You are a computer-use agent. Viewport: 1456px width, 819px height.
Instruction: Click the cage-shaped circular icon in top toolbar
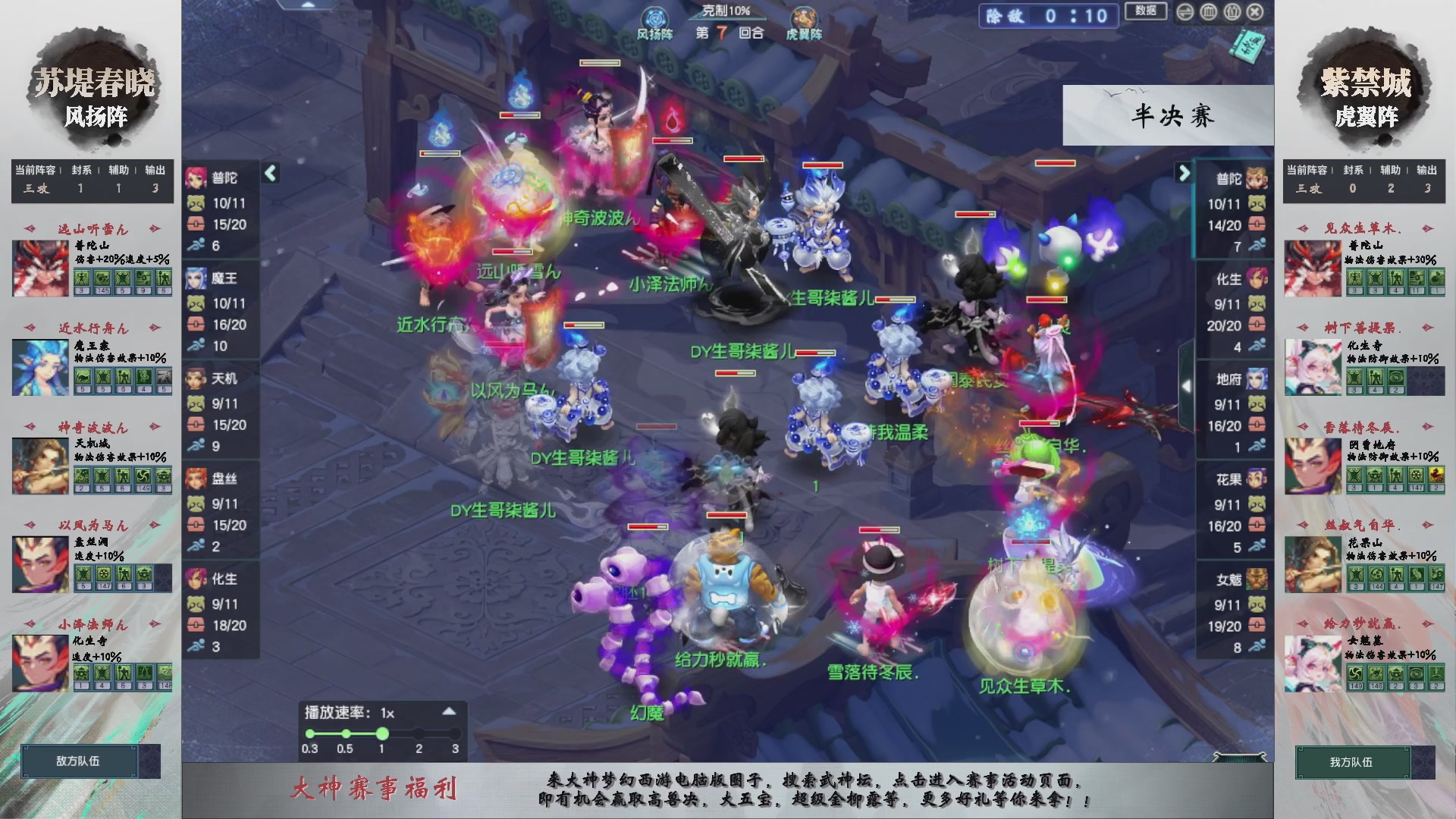point(1208,12)
